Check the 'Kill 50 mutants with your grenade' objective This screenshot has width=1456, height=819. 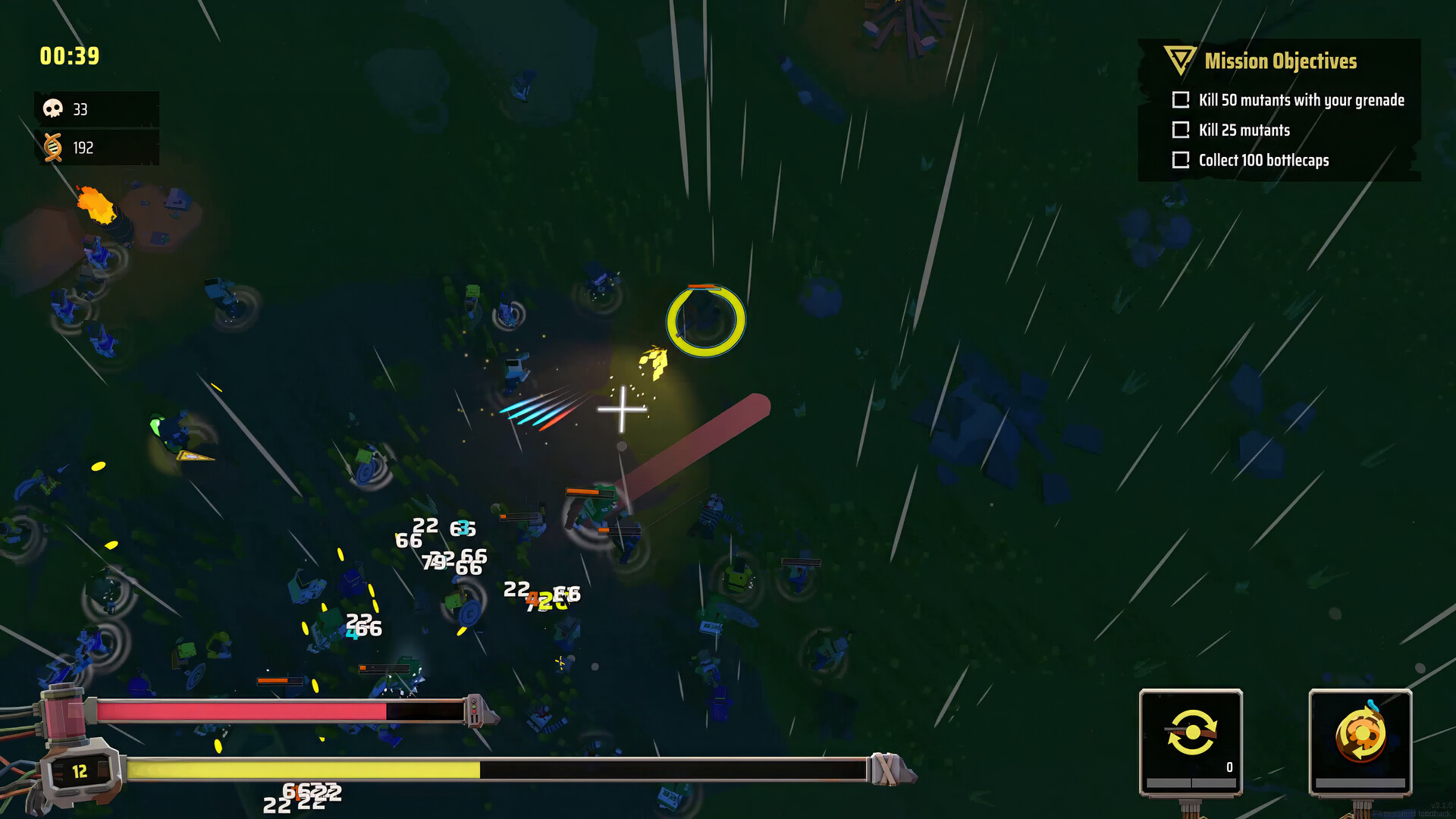pyautogui.click(x=1180, y=99)
